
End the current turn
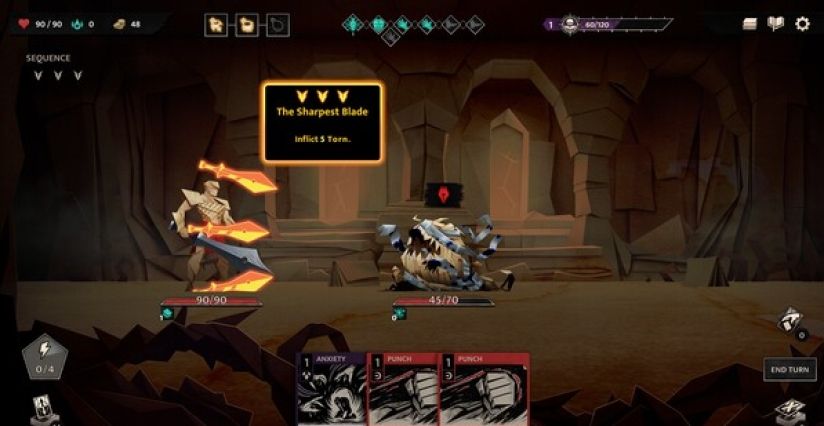pos(789,369)
